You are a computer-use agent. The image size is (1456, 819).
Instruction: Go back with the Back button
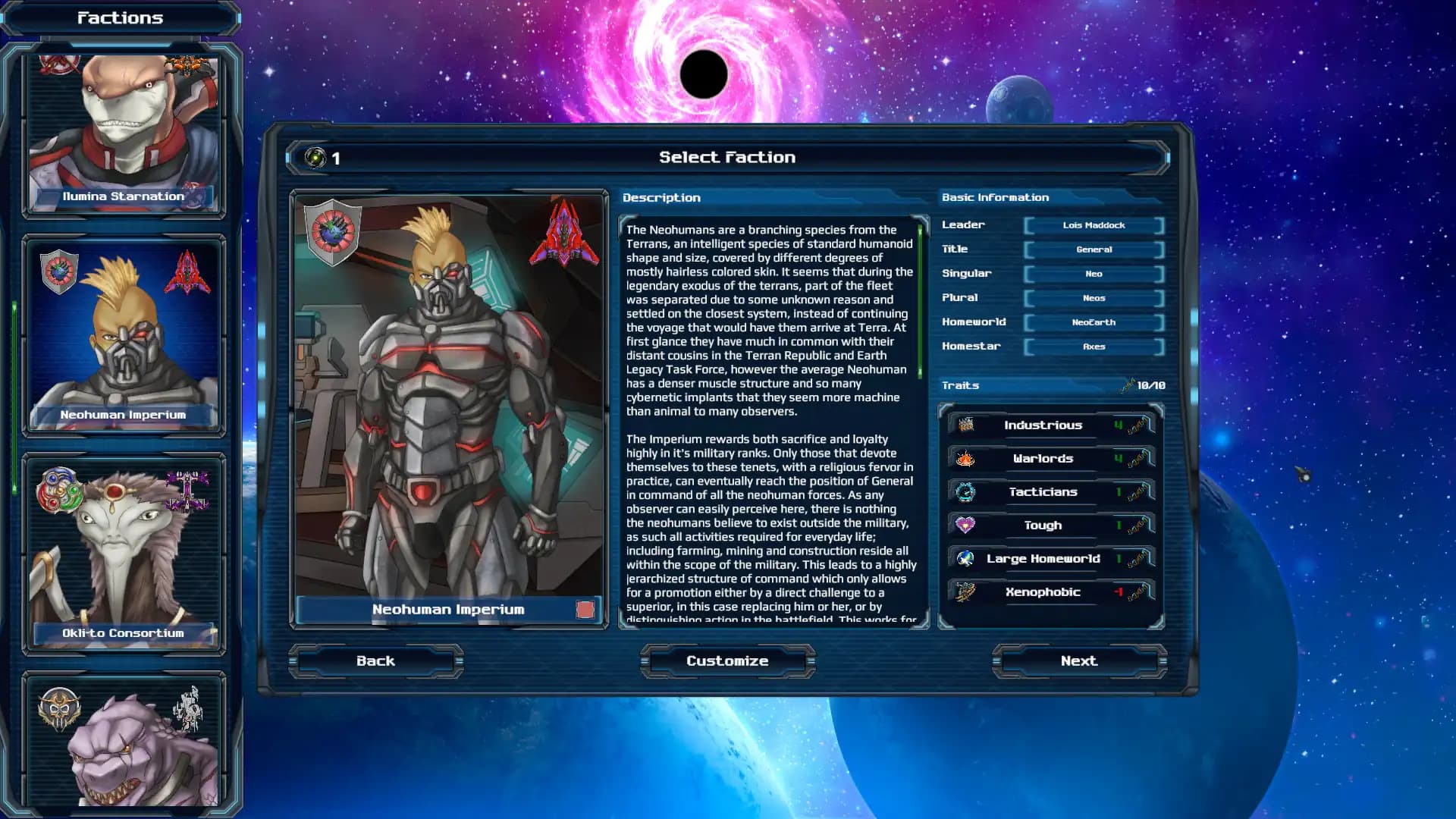(x=375, y=661)
